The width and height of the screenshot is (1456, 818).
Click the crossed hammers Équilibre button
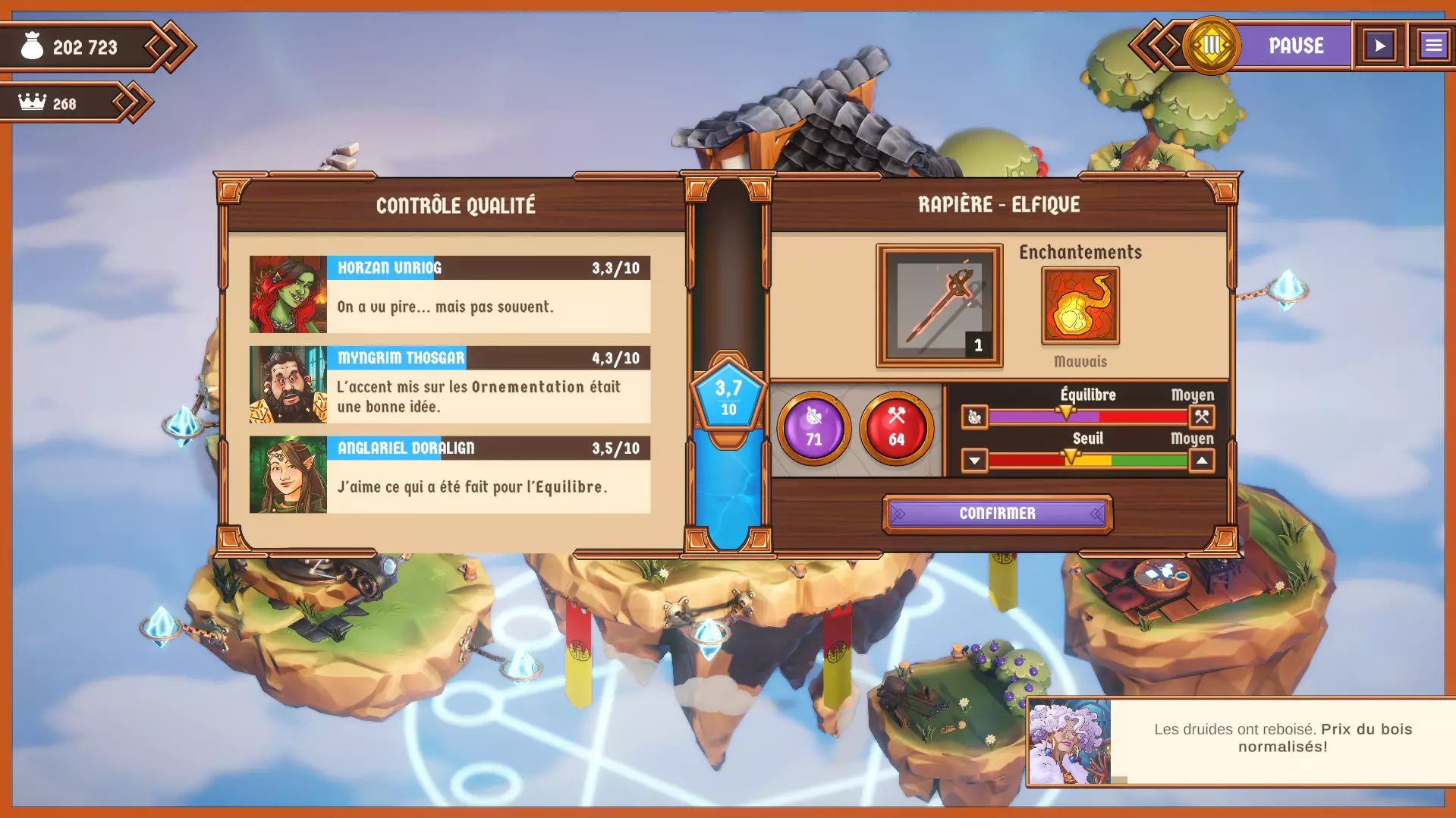click(x=1201, y=417)
